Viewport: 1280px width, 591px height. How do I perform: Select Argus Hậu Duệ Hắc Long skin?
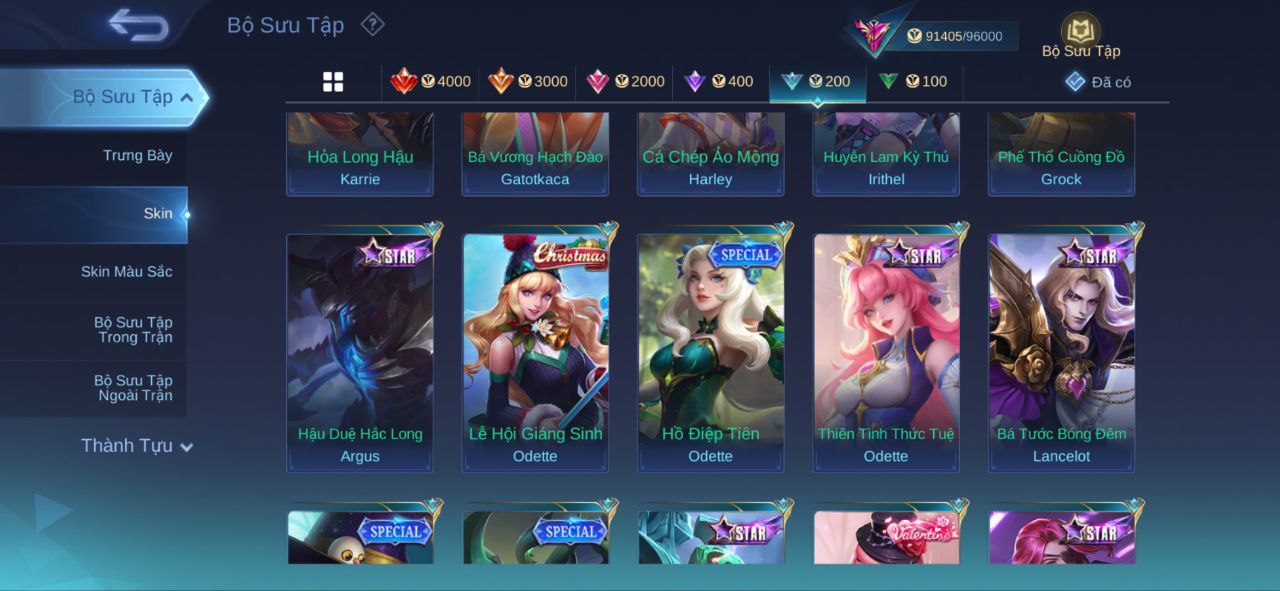pos(360,352)
